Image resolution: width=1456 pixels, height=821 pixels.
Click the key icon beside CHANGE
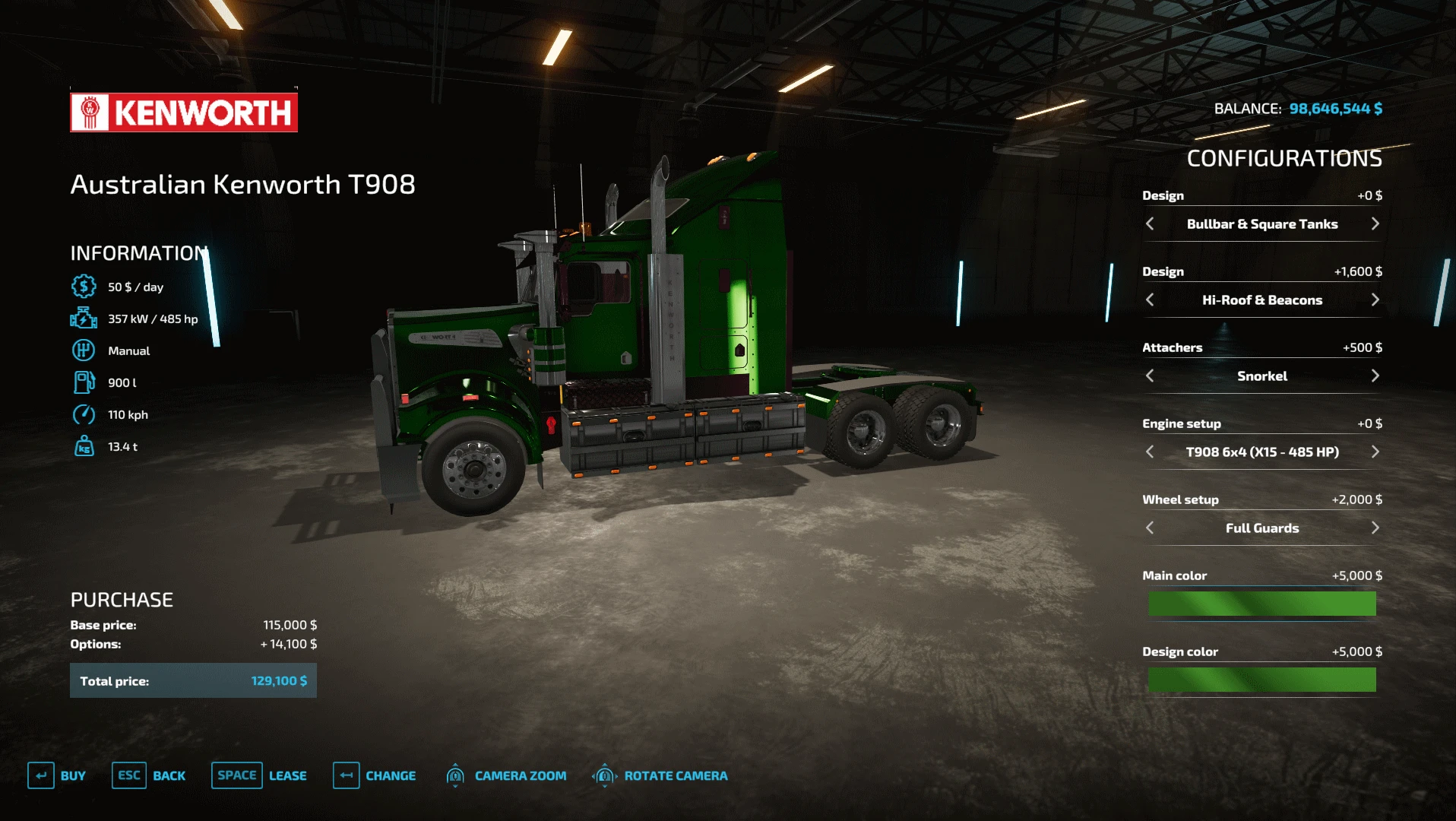click(347, 775)
